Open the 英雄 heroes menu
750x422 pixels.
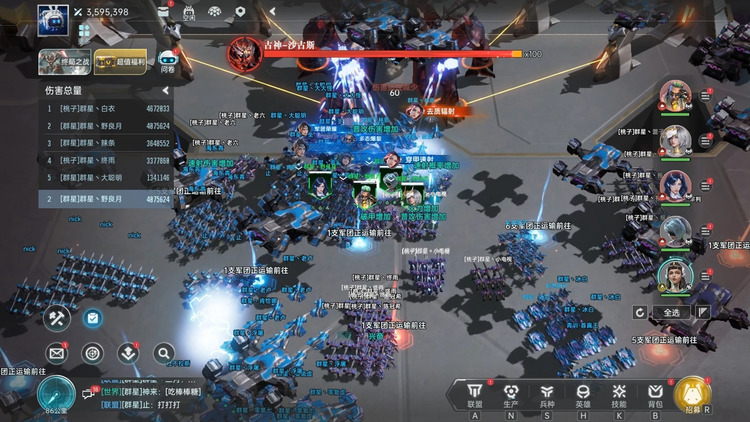(x=583, y=393)
